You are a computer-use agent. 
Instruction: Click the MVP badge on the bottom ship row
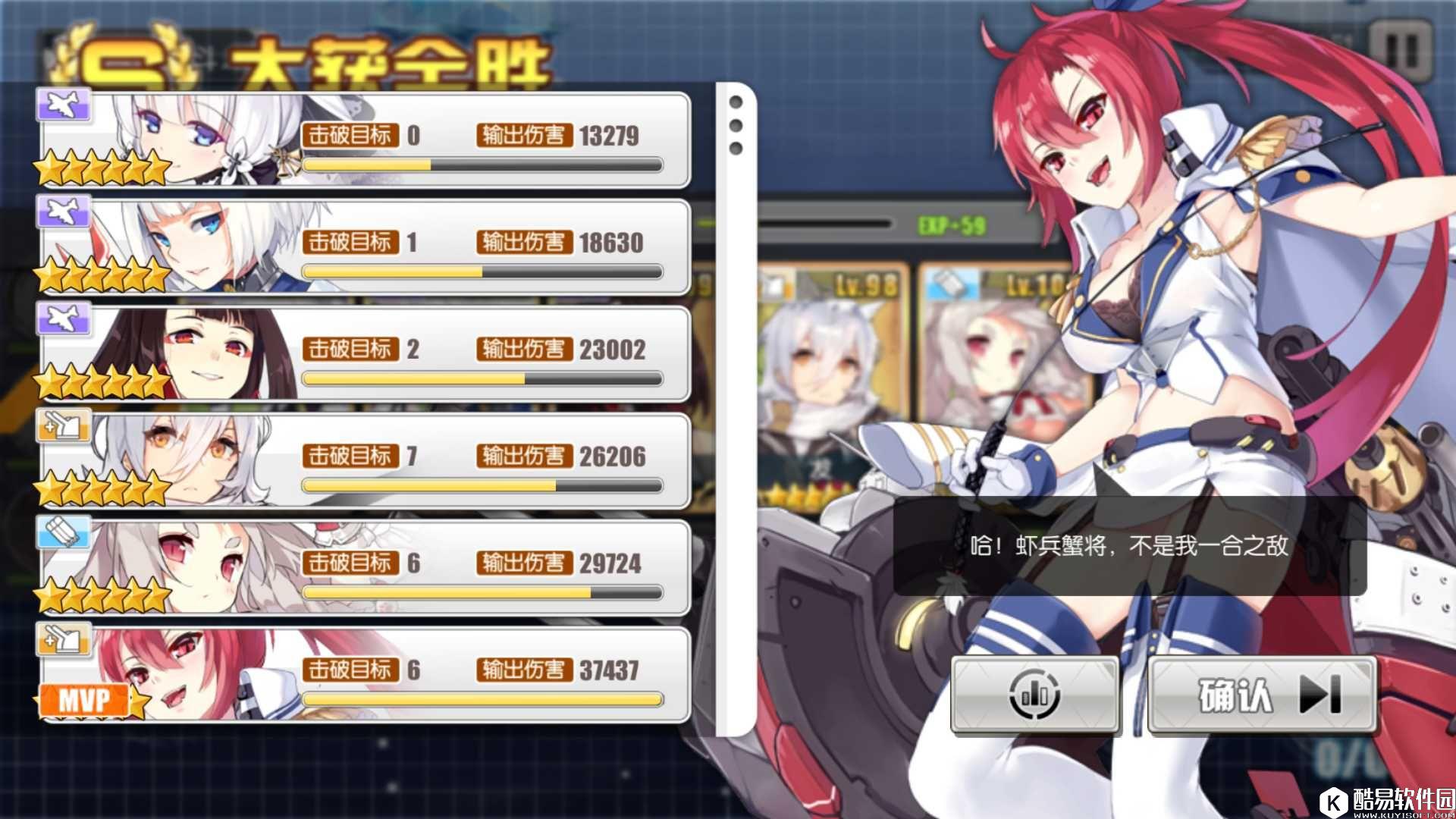point(83,698)
